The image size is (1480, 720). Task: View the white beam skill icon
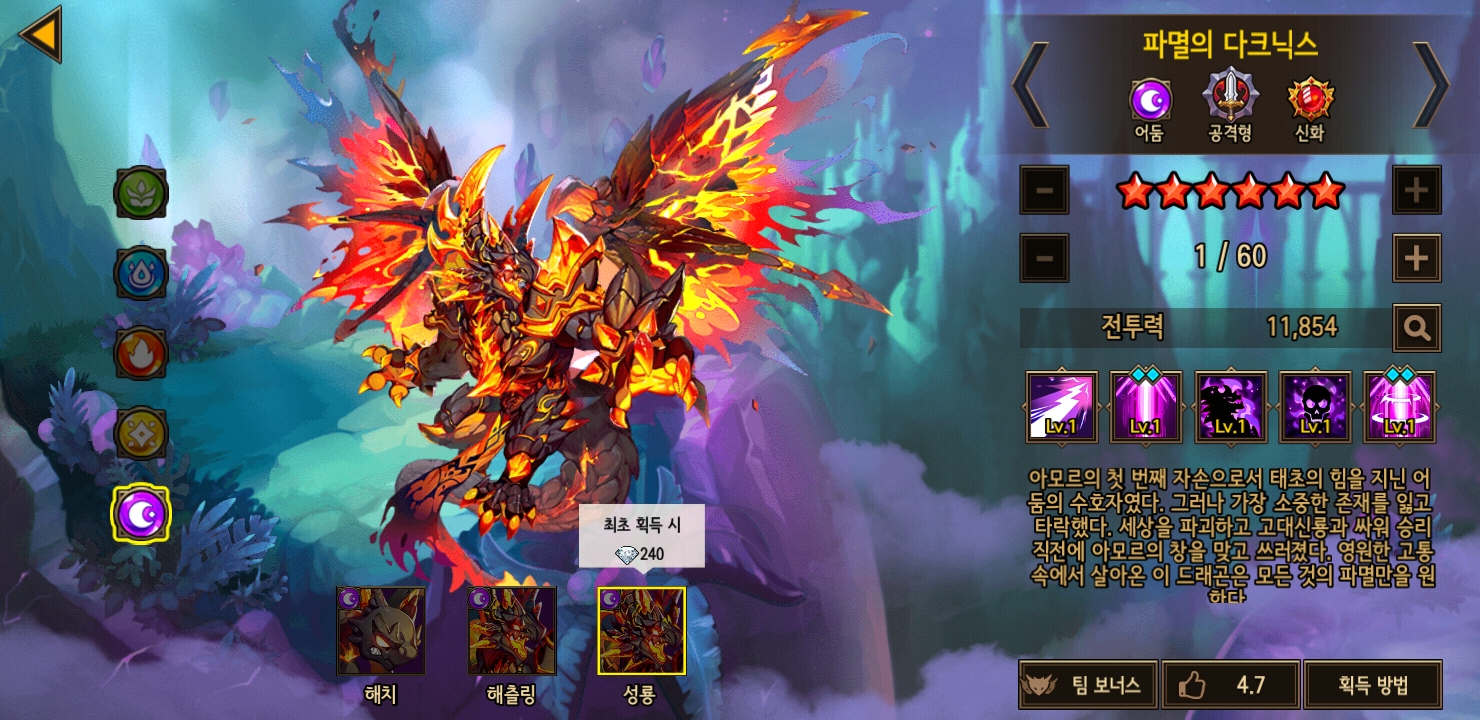(x=1062, y=407)
